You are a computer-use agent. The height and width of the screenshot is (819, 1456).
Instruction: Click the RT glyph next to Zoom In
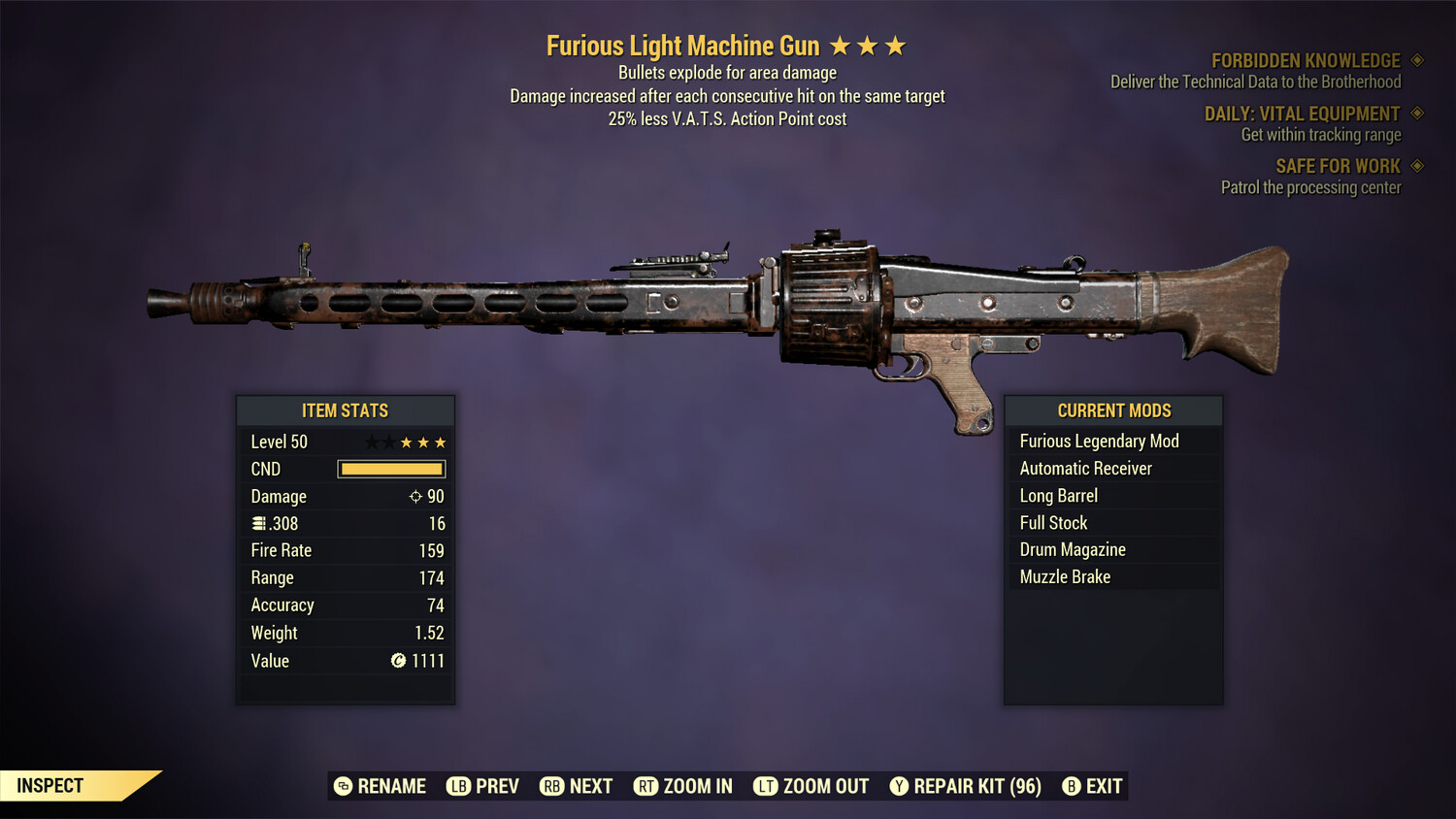[x=647, y=786]
